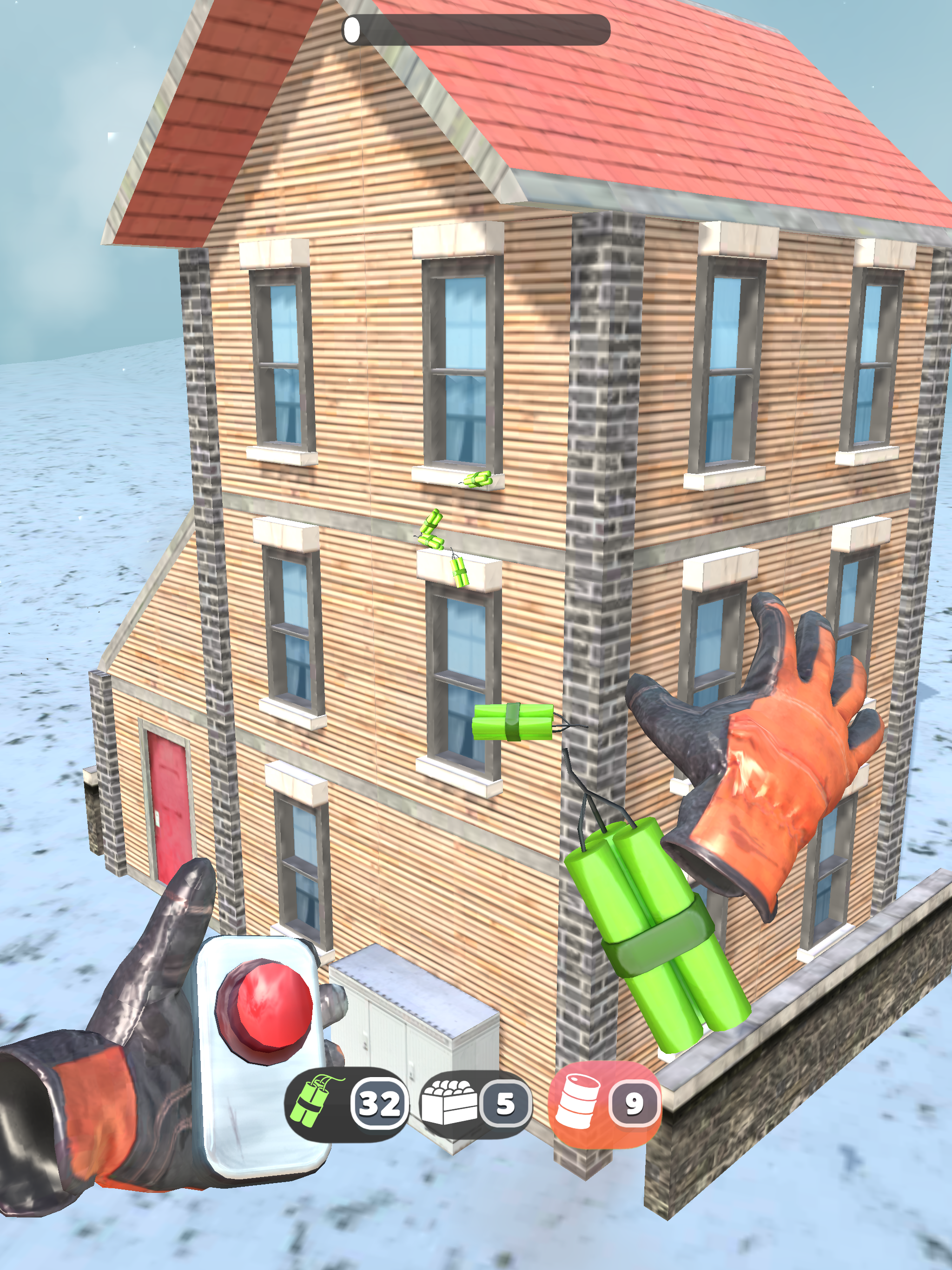Choose the white crate explosive
Screen dimensions: 952x1270
coord(474,1103)
